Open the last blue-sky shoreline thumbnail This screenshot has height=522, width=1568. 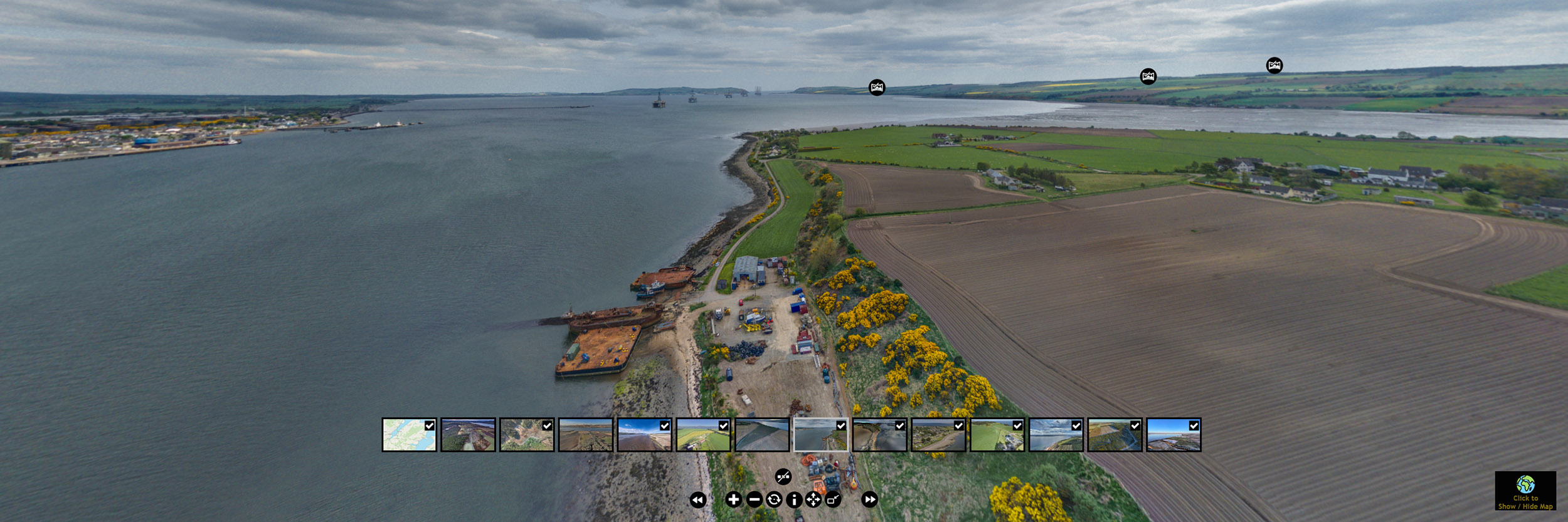[x=1173, y=435]
